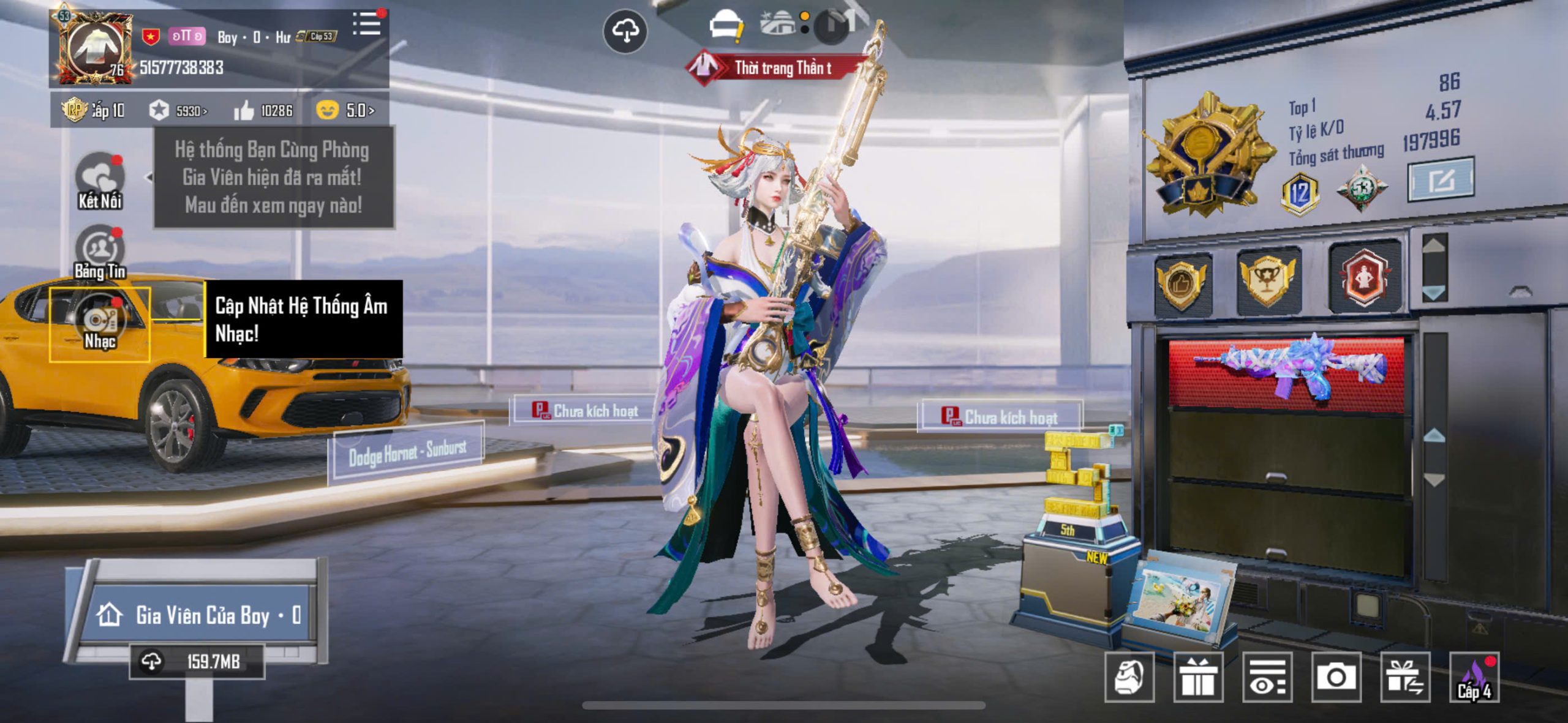Open the camera screenshot button
Viewport: 1568px width, 723px height.
coord(1336,677)
